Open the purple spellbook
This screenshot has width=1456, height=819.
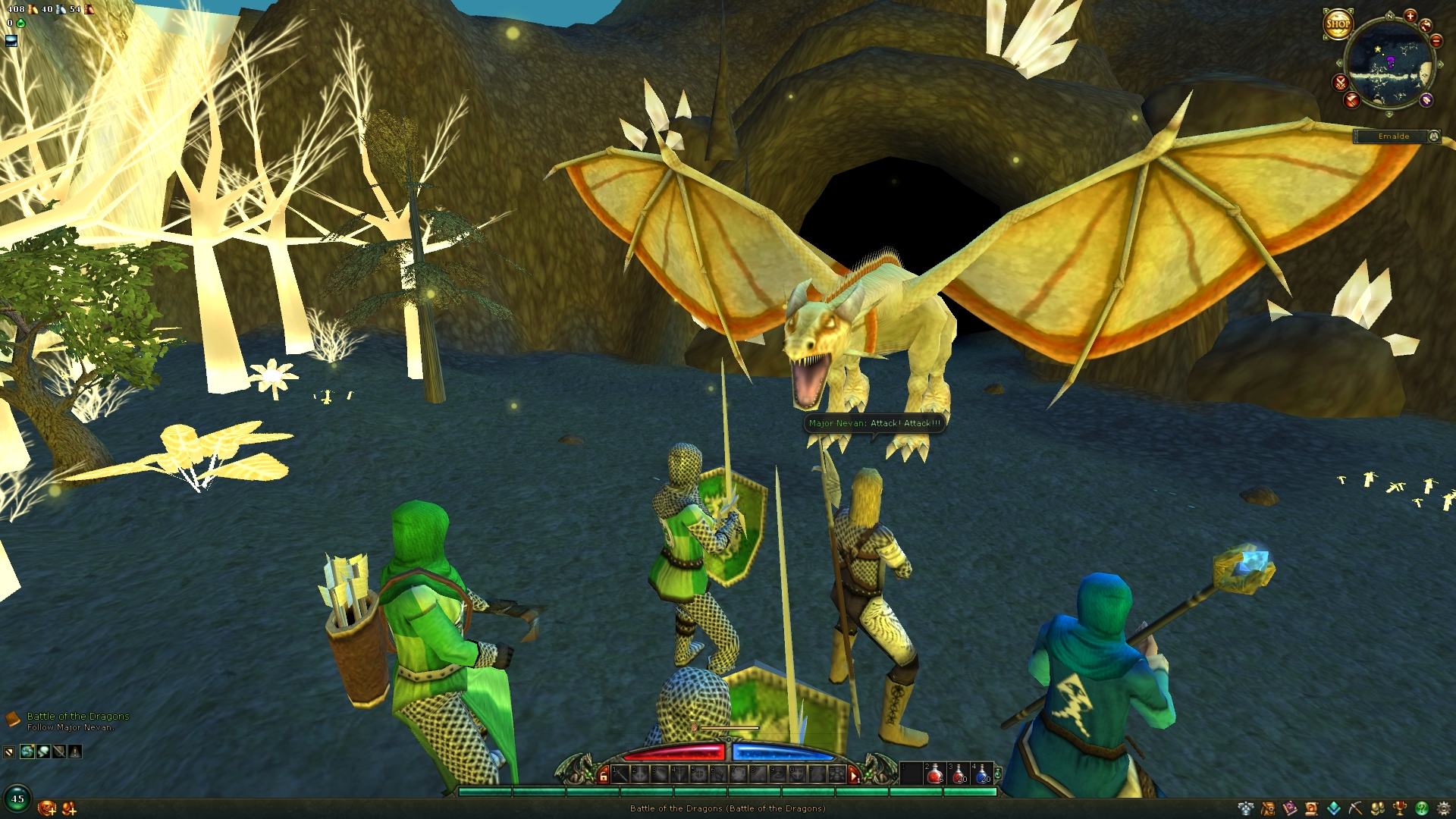(x=1290, y=808)
